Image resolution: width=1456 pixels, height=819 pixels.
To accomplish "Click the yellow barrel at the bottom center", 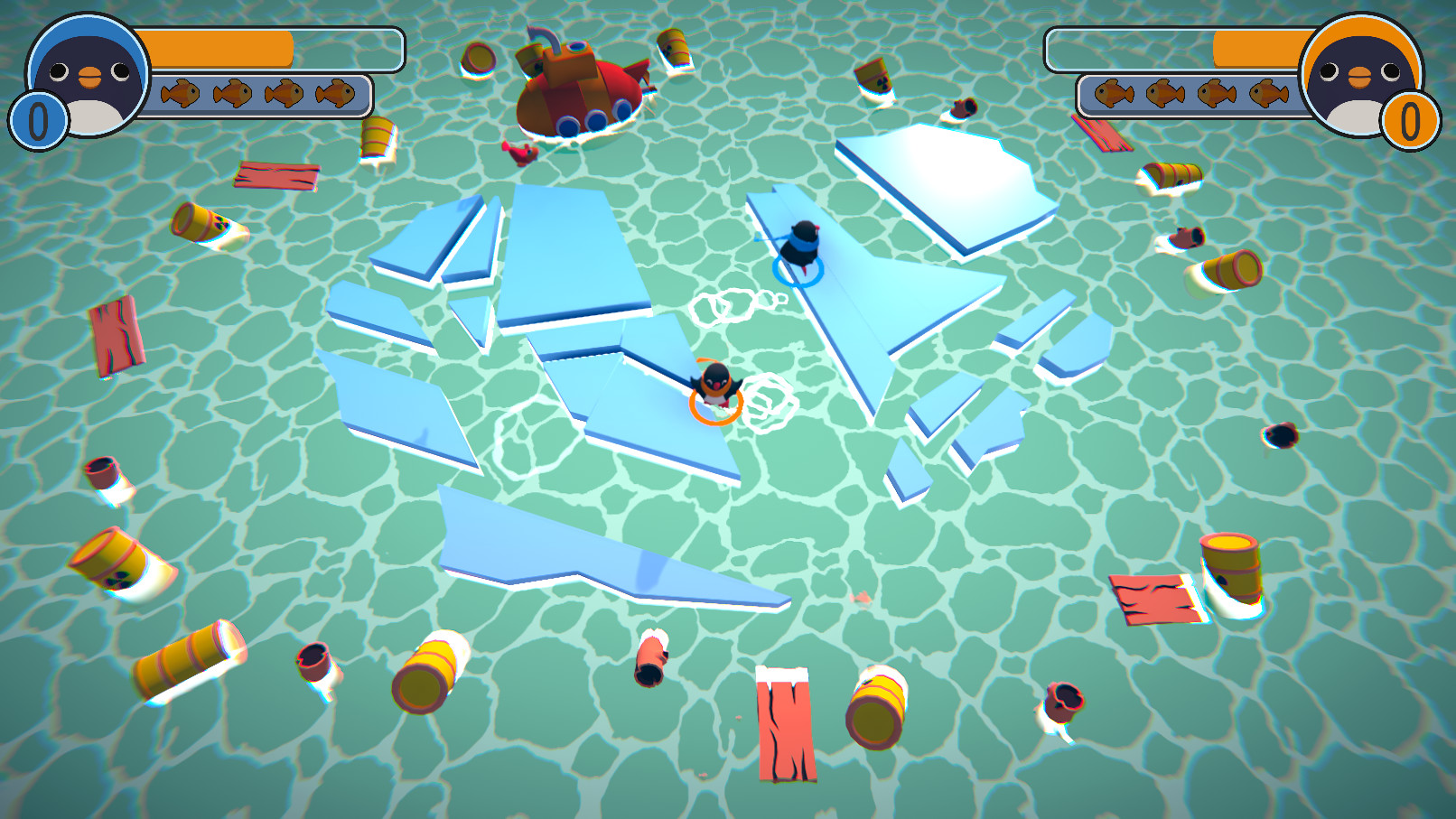I will pos(879,709).
